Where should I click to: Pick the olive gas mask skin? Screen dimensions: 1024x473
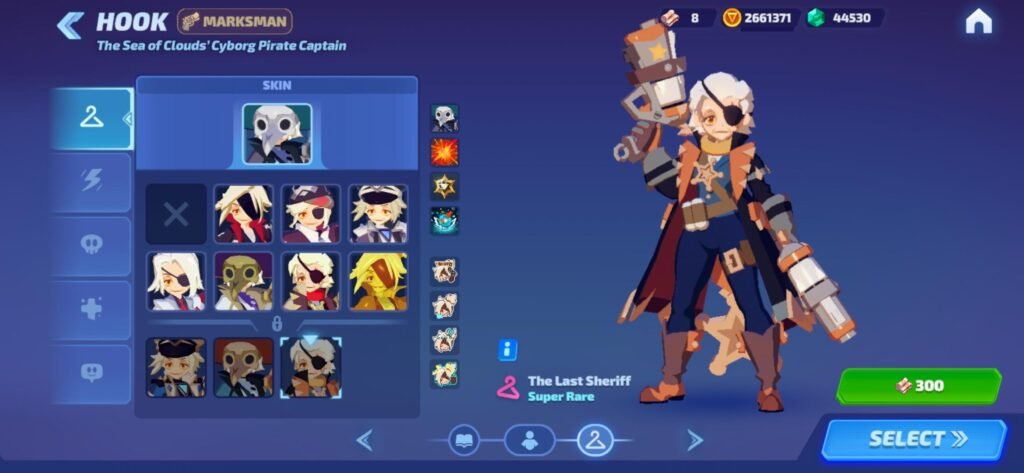coord(244,280)
